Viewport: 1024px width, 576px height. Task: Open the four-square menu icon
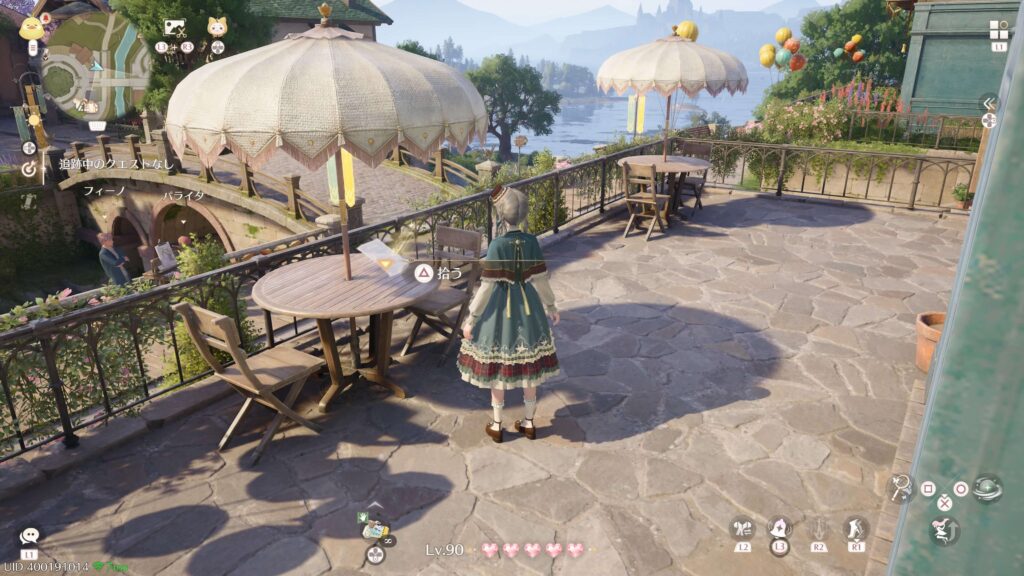(999, 30)
